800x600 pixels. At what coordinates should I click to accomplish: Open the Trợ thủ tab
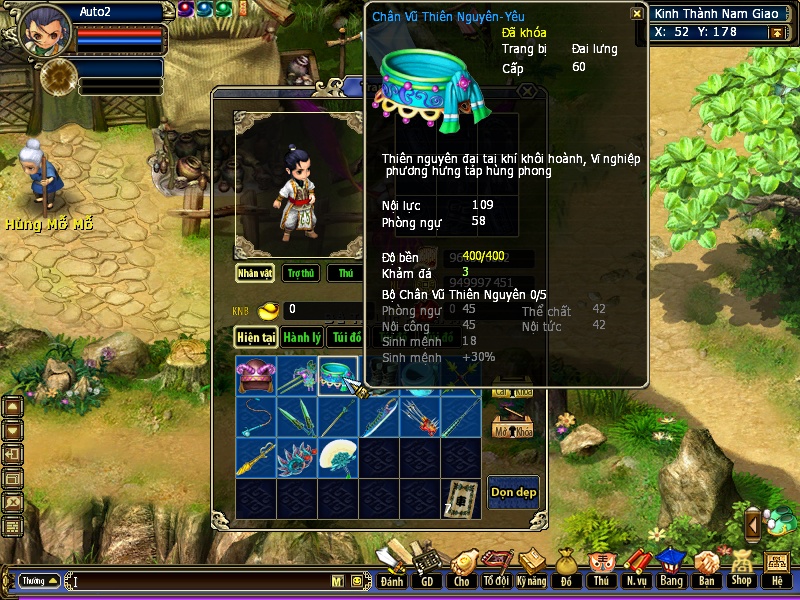coord(300,273)
